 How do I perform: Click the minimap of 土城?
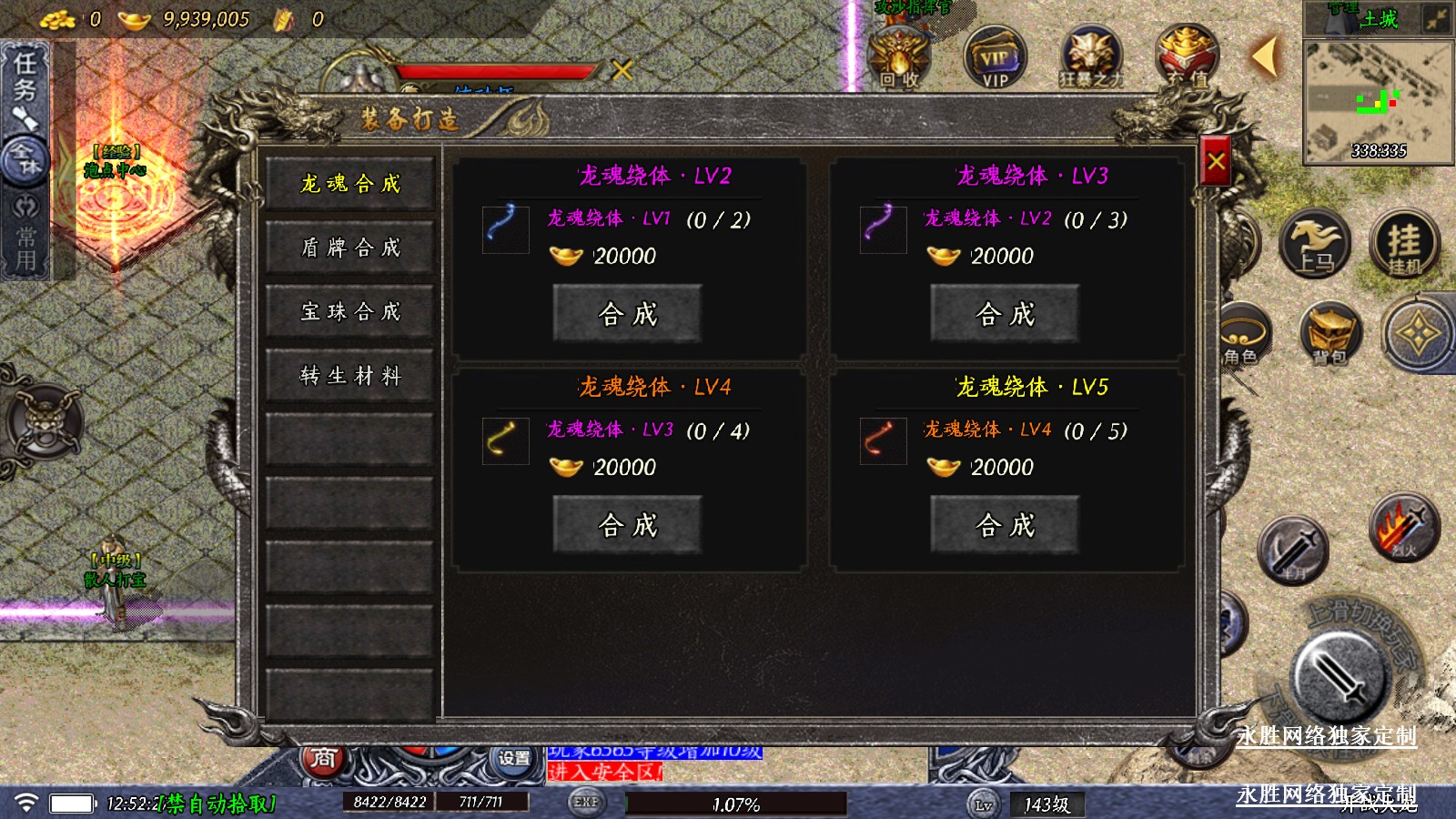point(1378,102)
